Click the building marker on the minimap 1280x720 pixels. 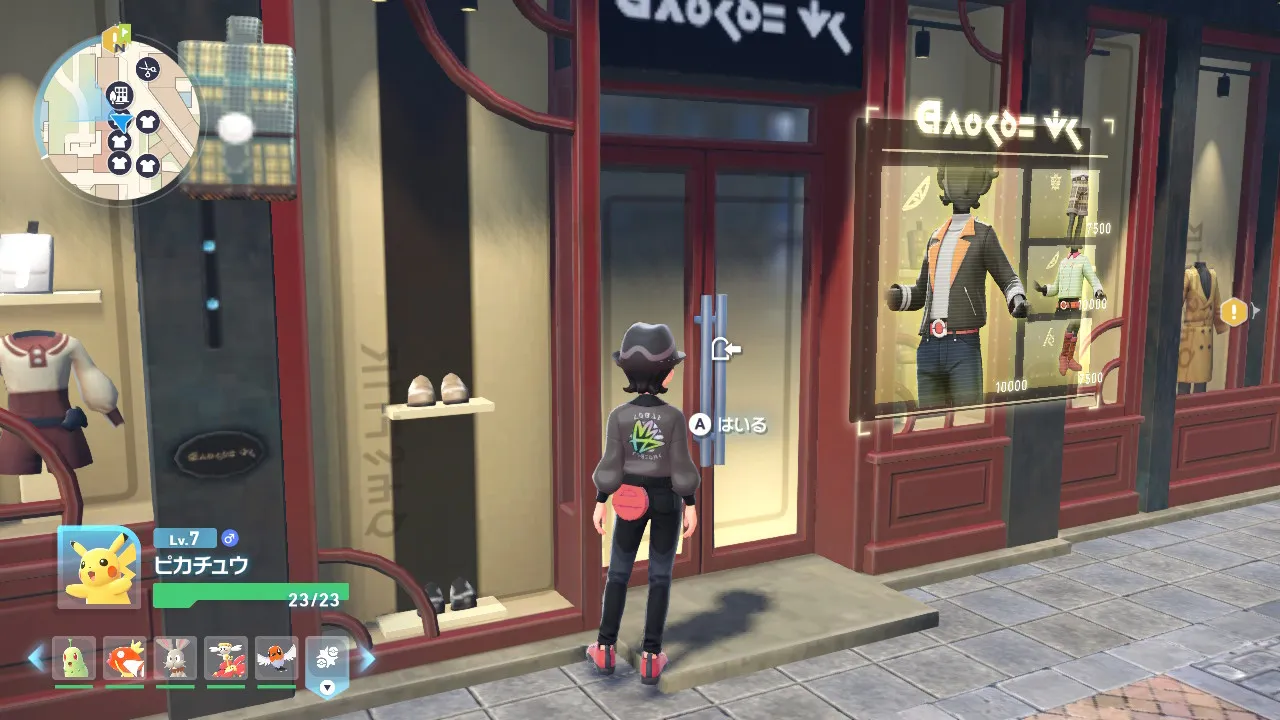tap(120, 95)
